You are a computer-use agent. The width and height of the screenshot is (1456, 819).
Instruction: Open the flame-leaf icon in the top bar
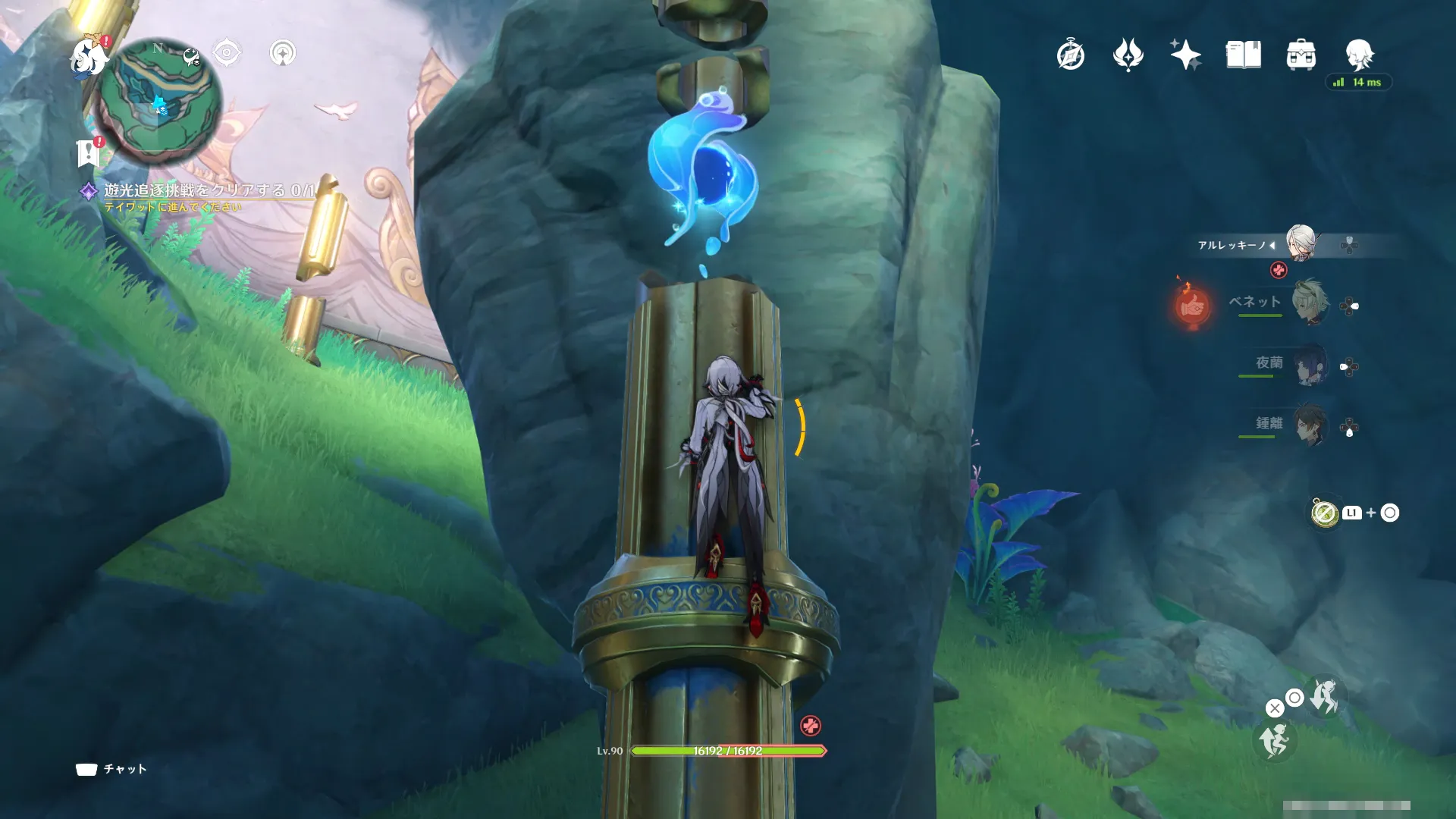tap(1128, 55)
